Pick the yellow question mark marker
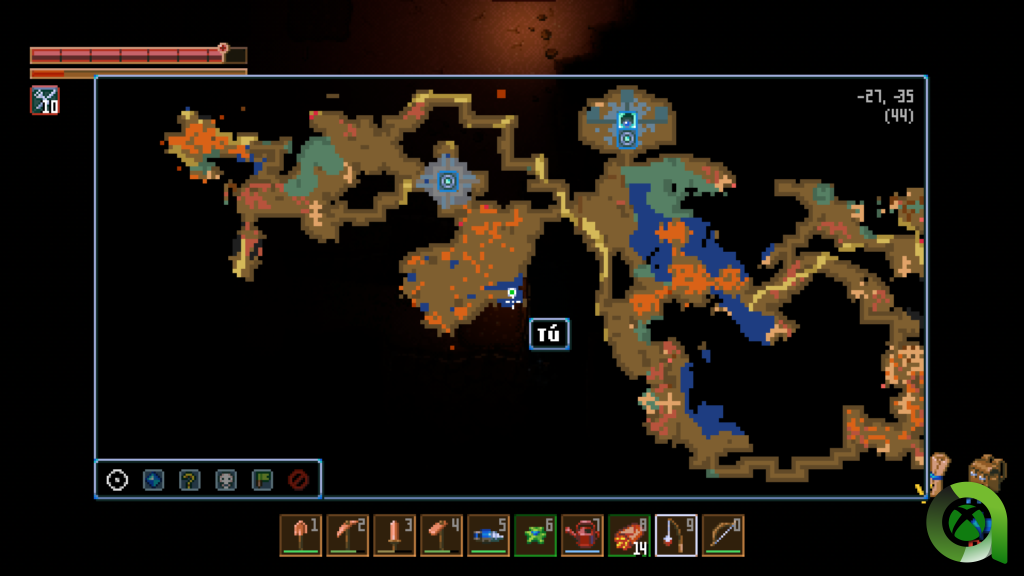Screen dimensions: 1024x576 189,480
